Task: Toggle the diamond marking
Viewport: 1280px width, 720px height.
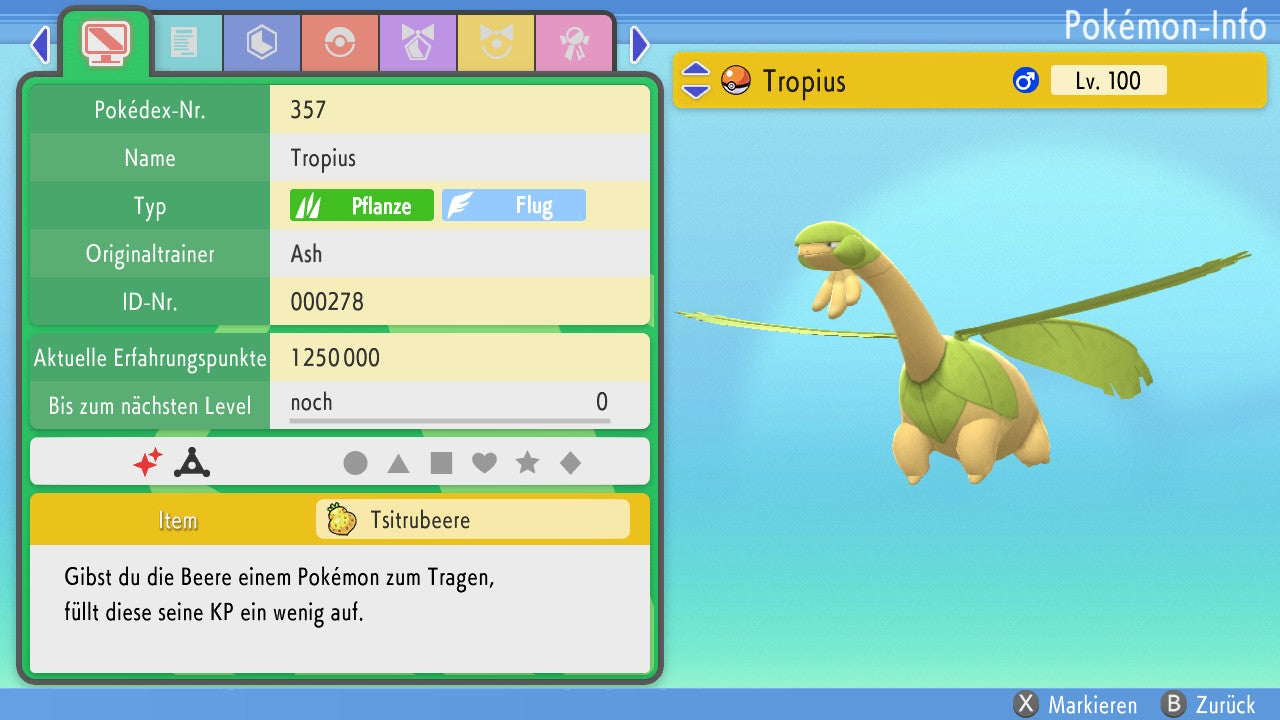Action: 570,463
